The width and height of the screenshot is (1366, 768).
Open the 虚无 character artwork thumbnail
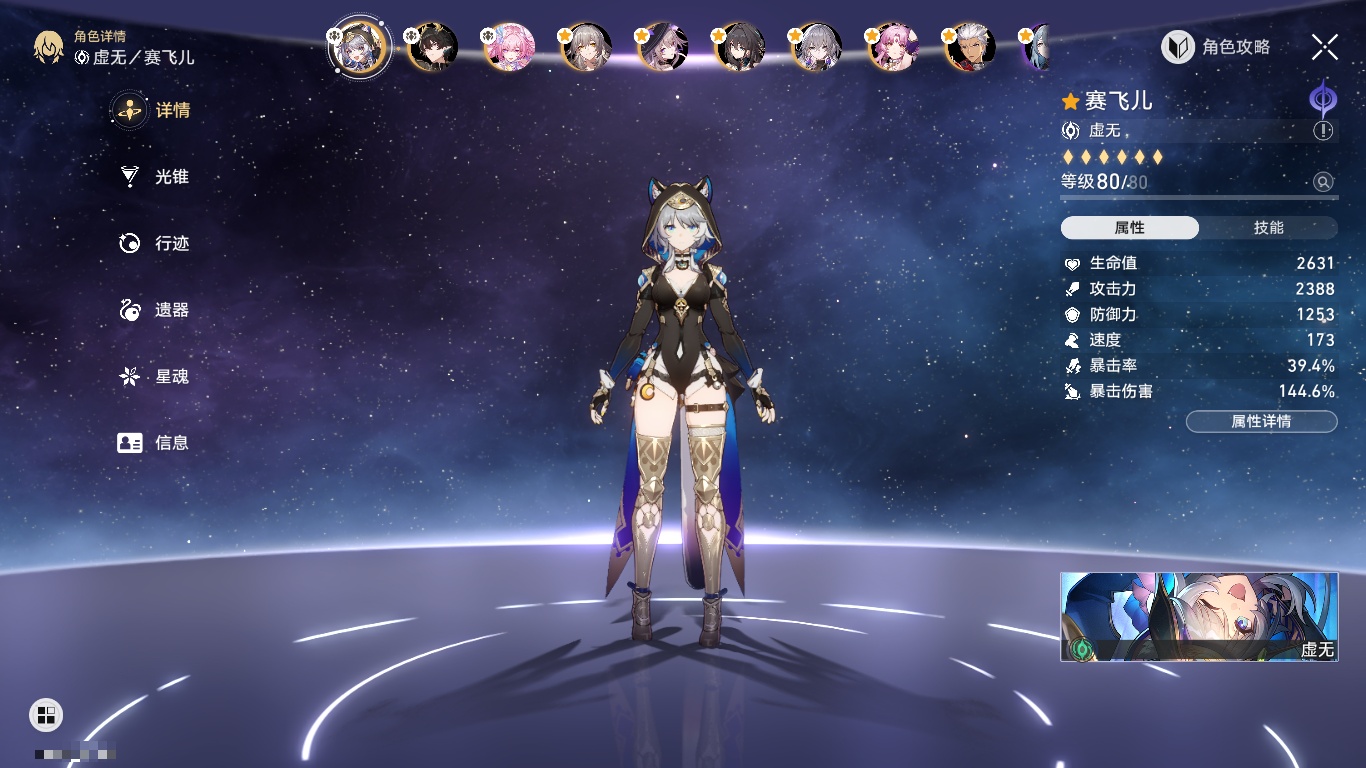click(x=1199, y=616)
